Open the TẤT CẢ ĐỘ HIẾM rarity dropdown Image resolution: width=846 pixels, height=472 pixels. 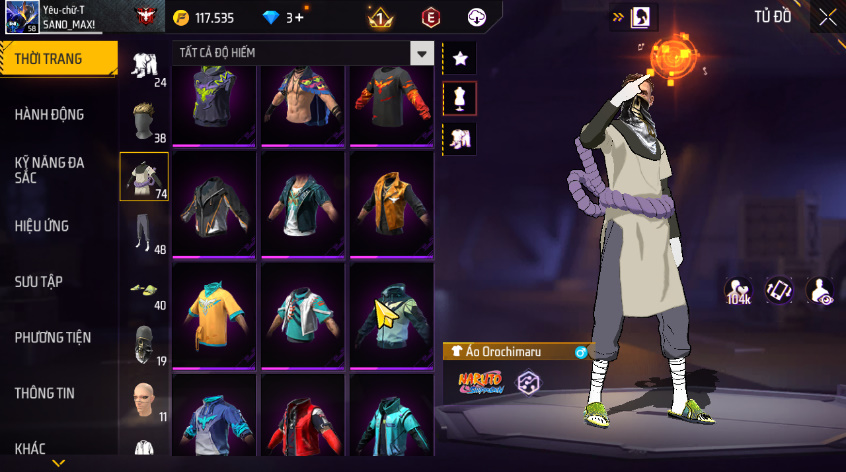click(423, 54)
